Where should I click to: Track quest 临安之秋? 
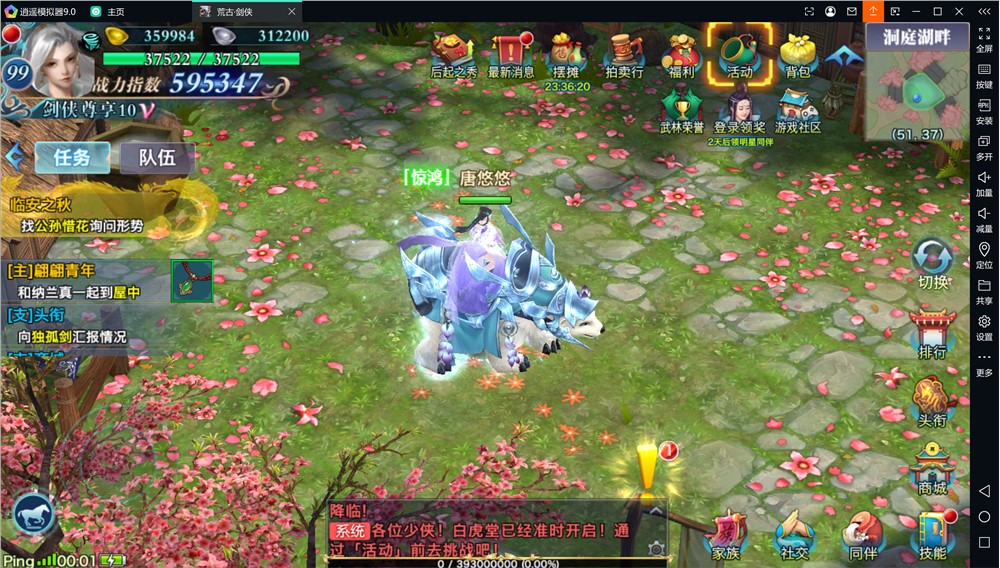pos(82,216)
